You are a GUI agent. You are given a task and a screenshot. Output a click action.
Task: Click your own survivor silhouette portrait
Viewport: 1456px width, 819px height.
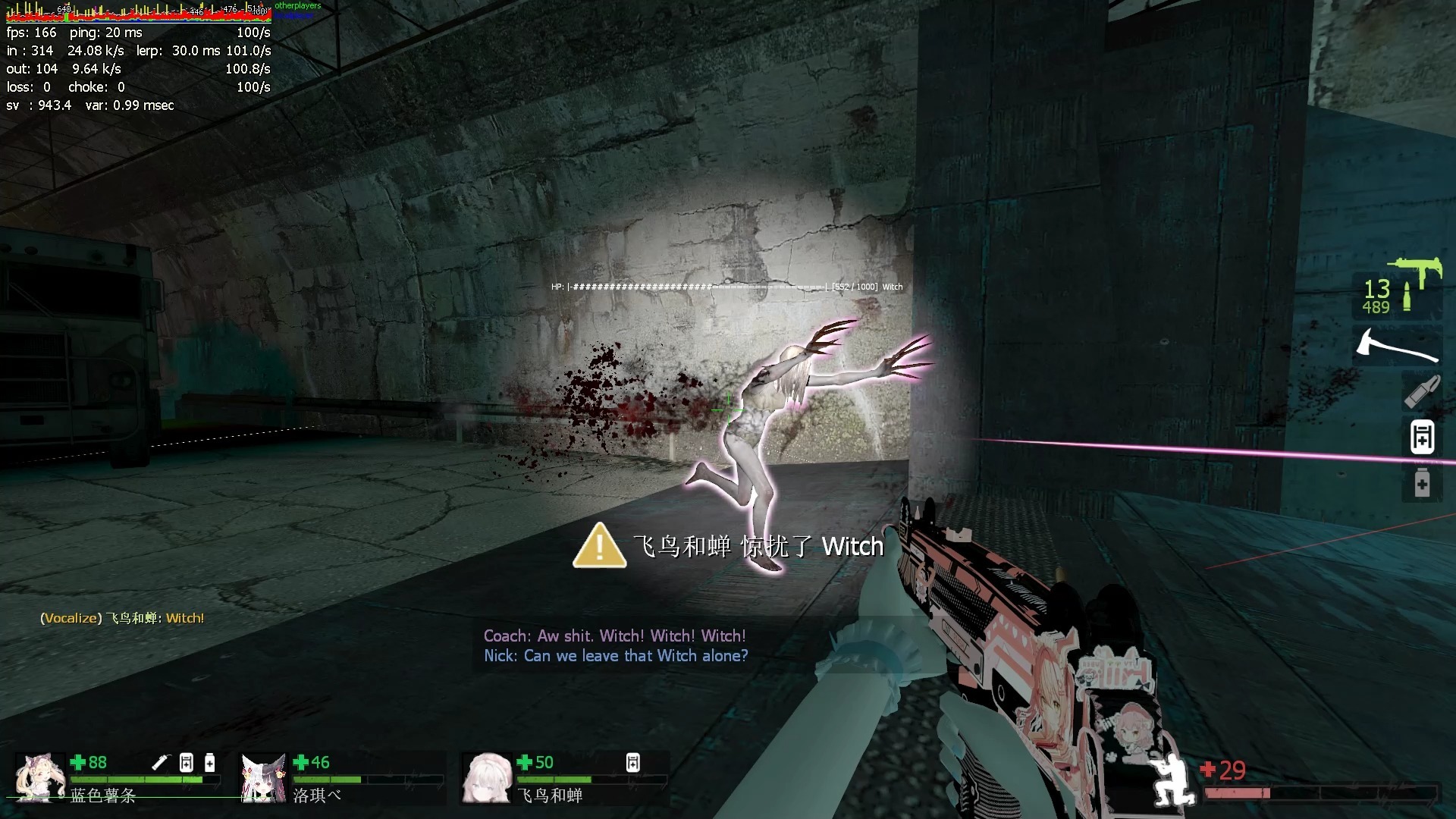1172,781
